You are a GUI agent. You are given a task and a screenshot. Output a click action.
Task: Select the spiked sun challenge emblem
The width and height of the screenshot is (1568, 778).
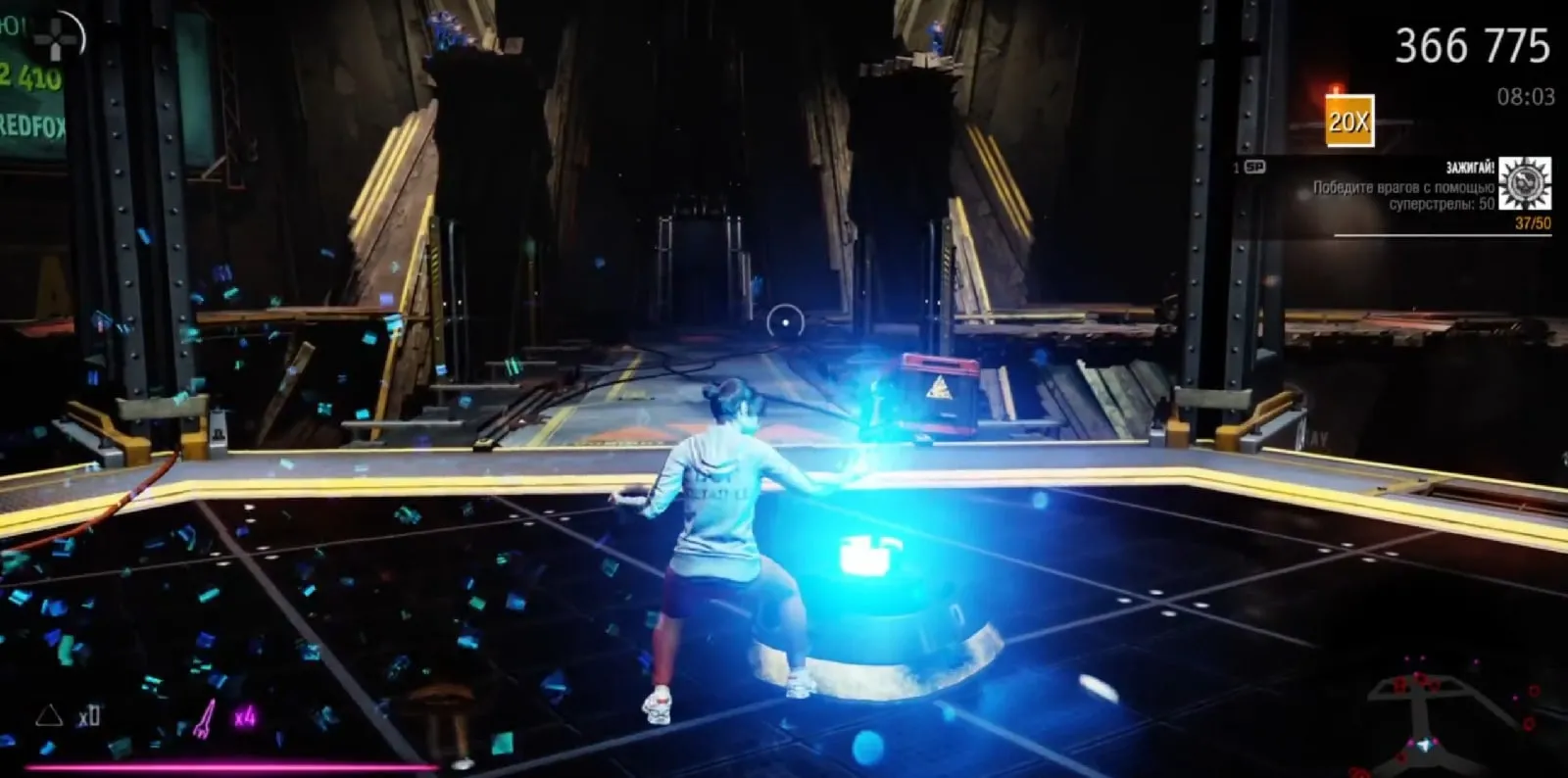[x=1525, y=184]
